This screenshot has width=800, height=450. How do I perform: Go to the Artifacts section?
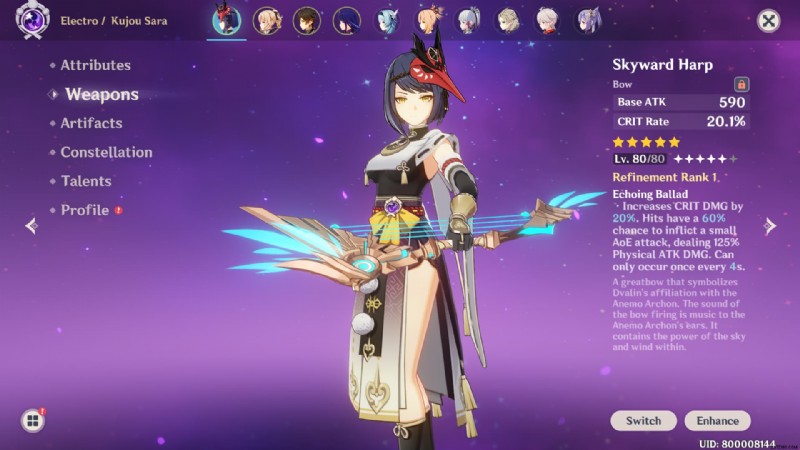[x=91, y=123]
